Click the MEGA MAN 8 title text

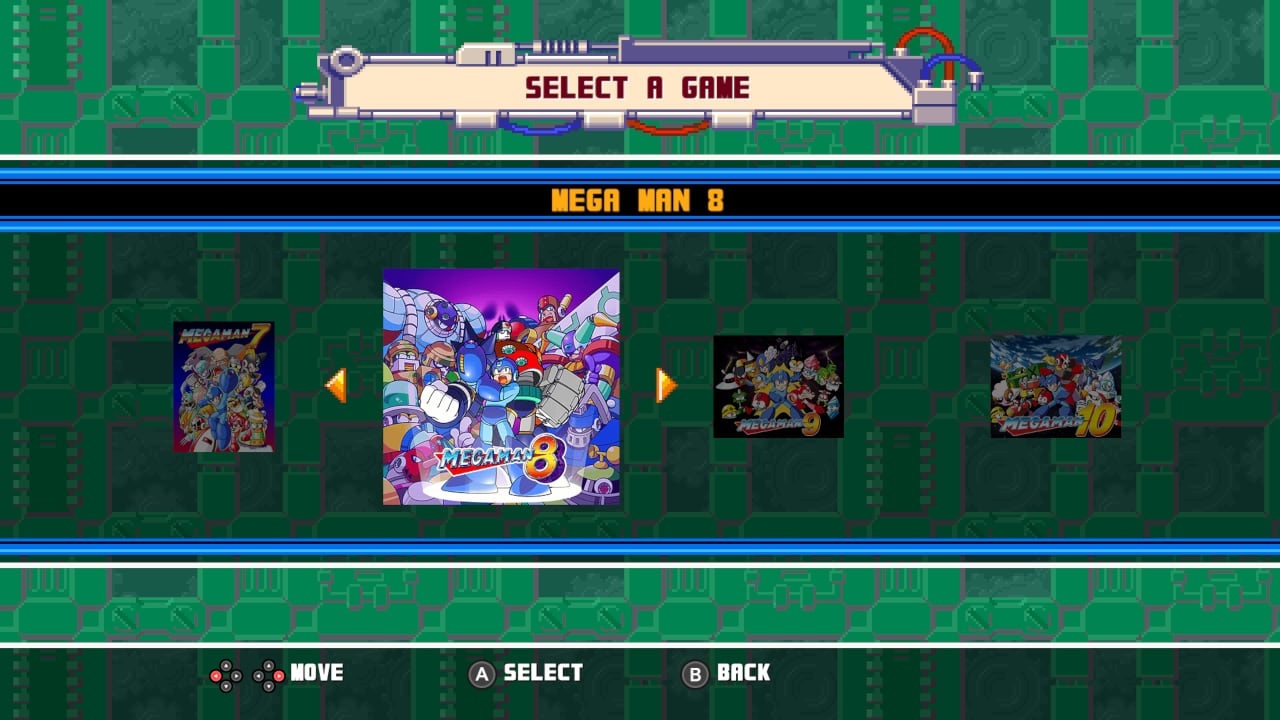(x=640, y=200)
